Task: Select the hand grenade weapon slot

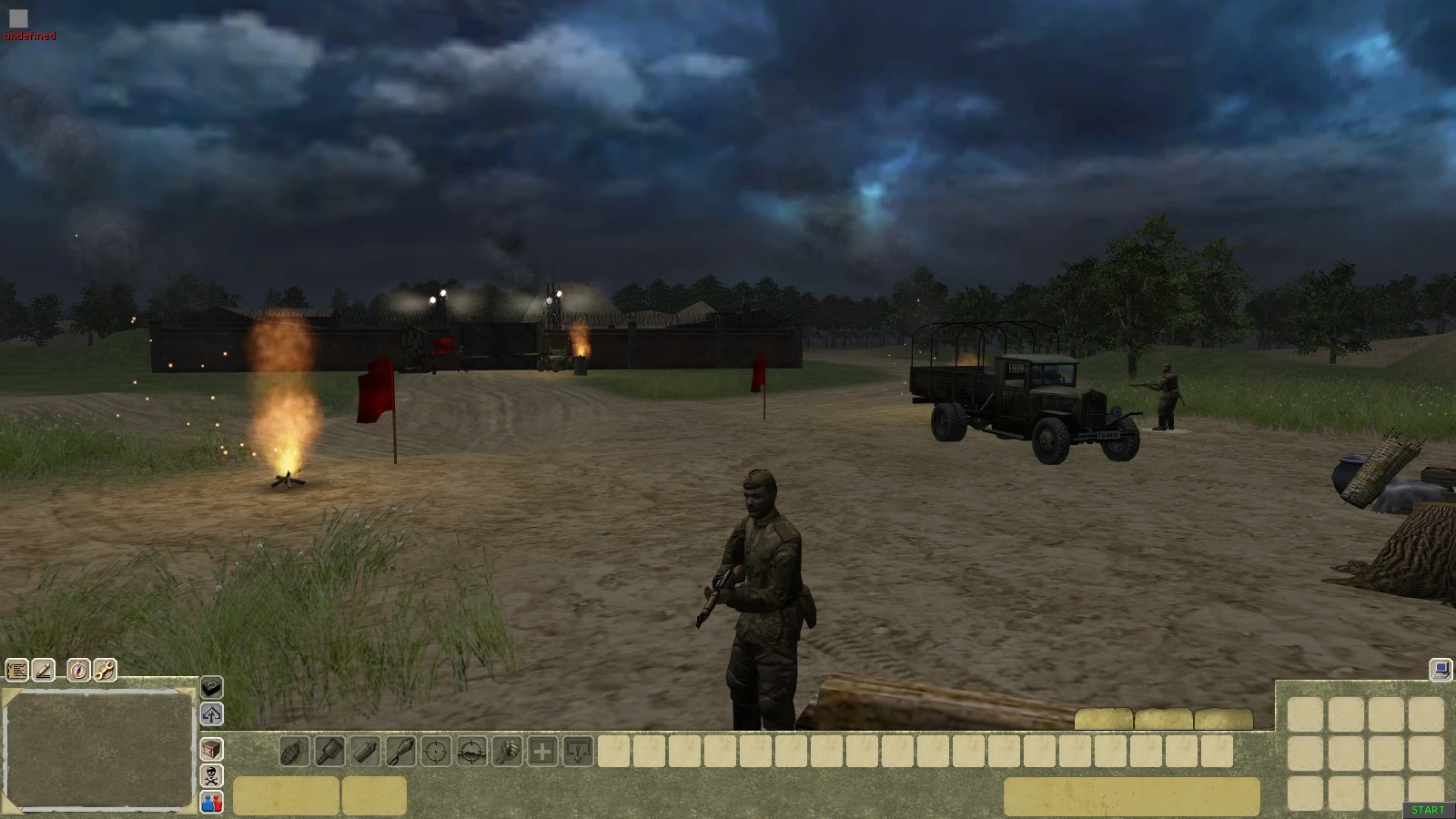Action: tap(293, 752)
